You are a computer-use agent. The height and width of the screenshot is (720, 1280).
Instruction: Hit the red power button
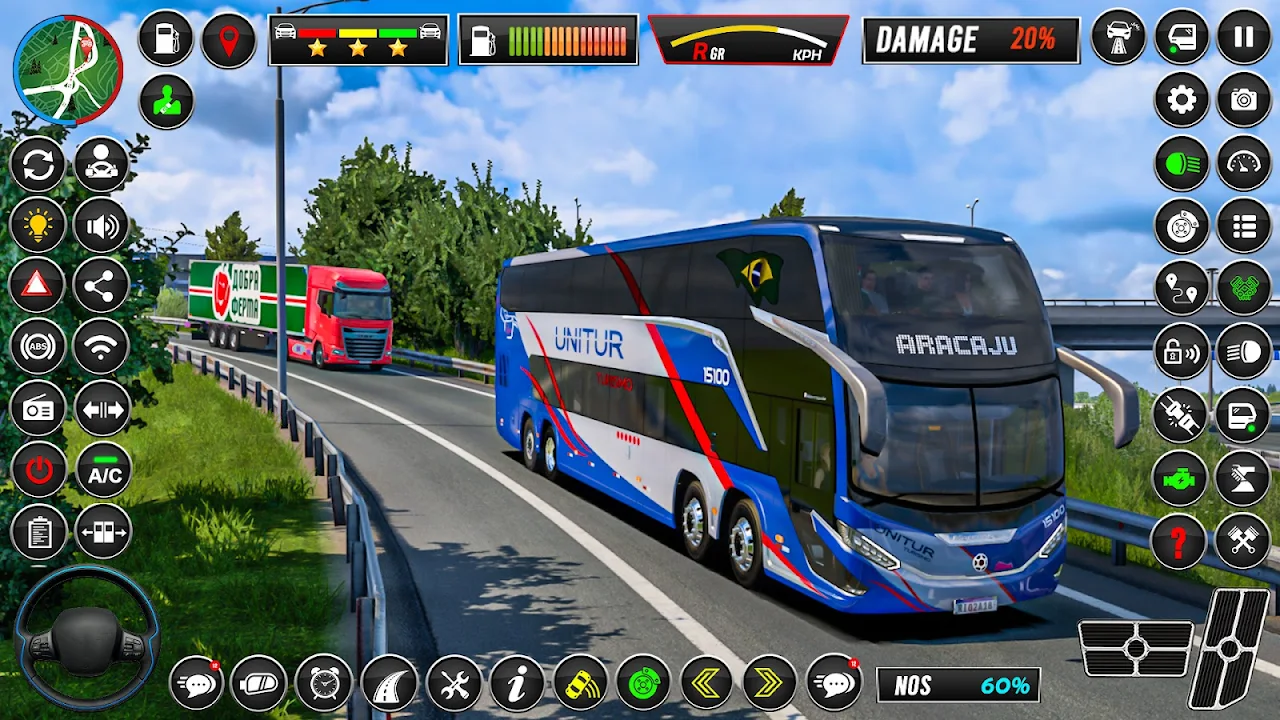[x=38, y=470]
